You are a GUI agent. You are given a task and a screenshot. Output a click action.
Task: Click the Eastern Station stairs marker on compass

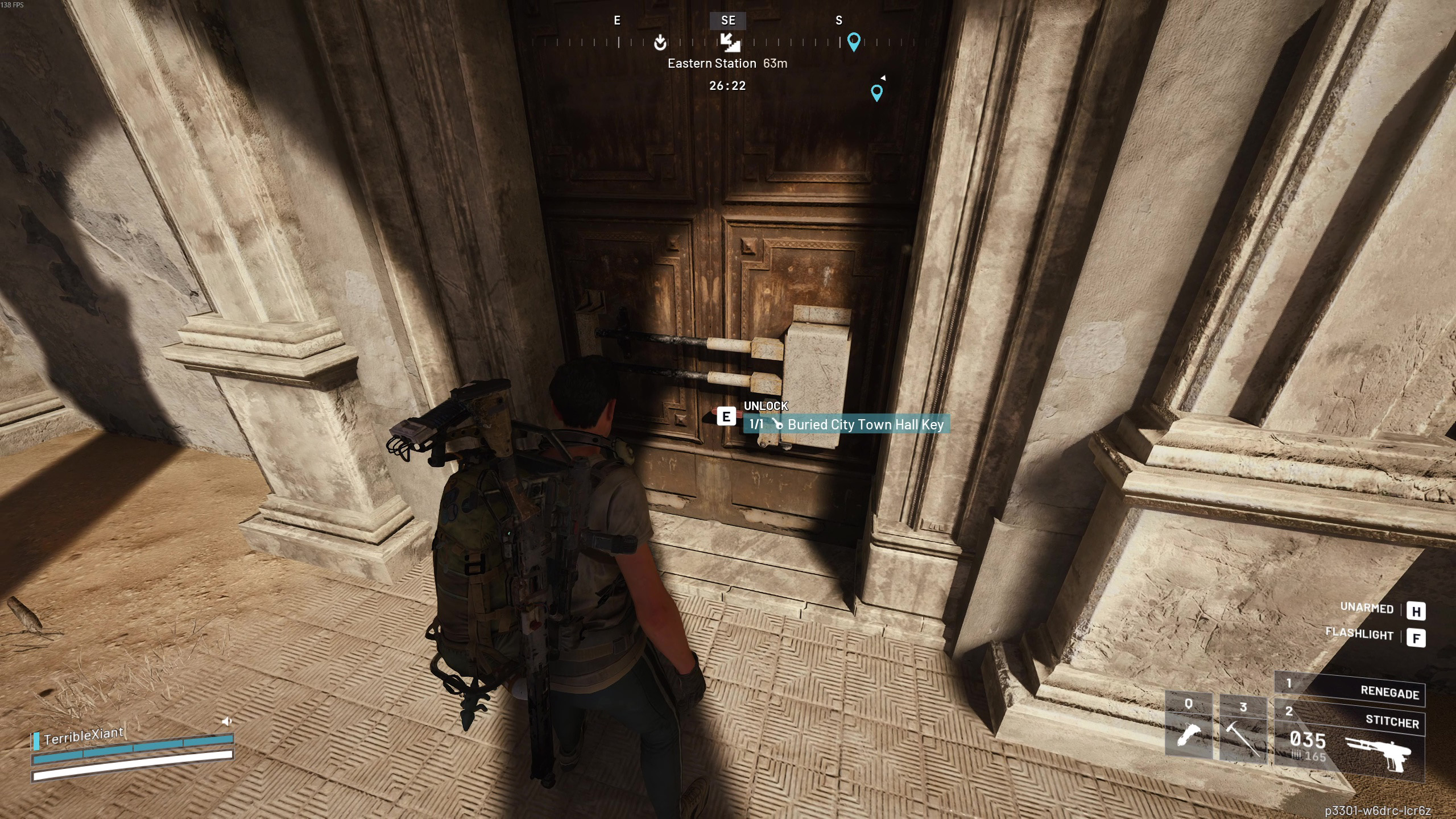tap(730, 42)
